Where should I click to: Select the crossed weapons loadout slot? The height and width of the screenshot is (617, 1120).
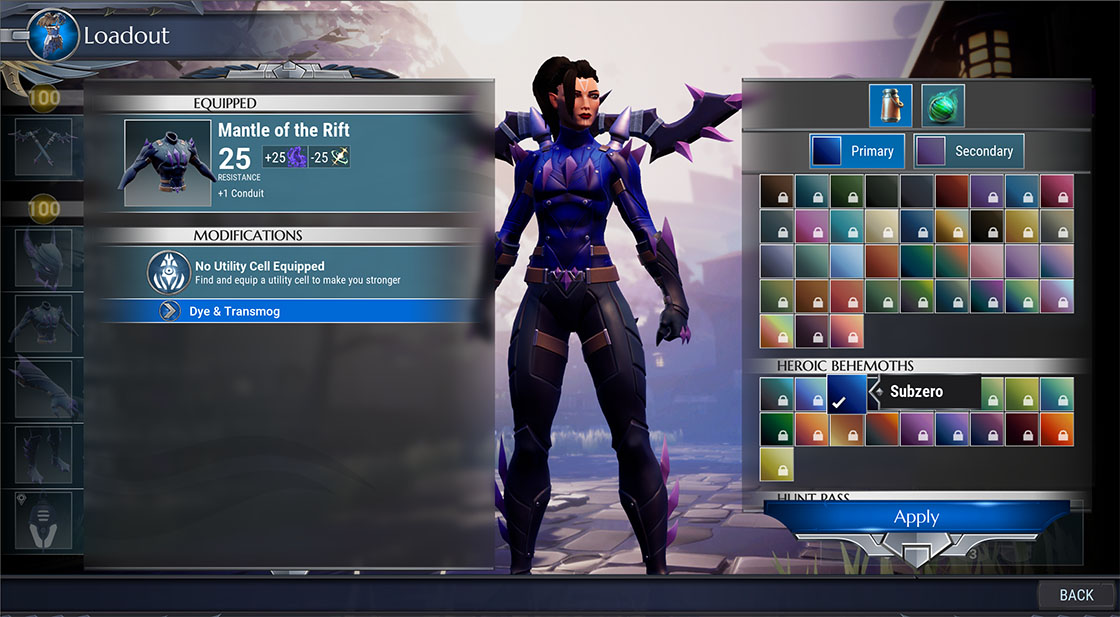(x=44, y=146)
